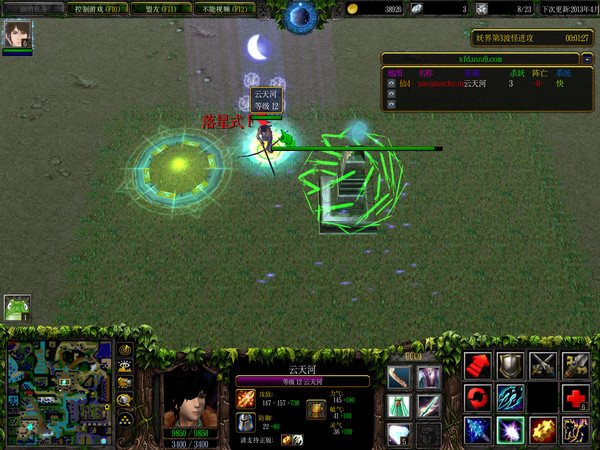The height and width of the screenshot is (450, 600).
Task: Select the curved bone blade inventory item
Action: [x=400, y=377]
